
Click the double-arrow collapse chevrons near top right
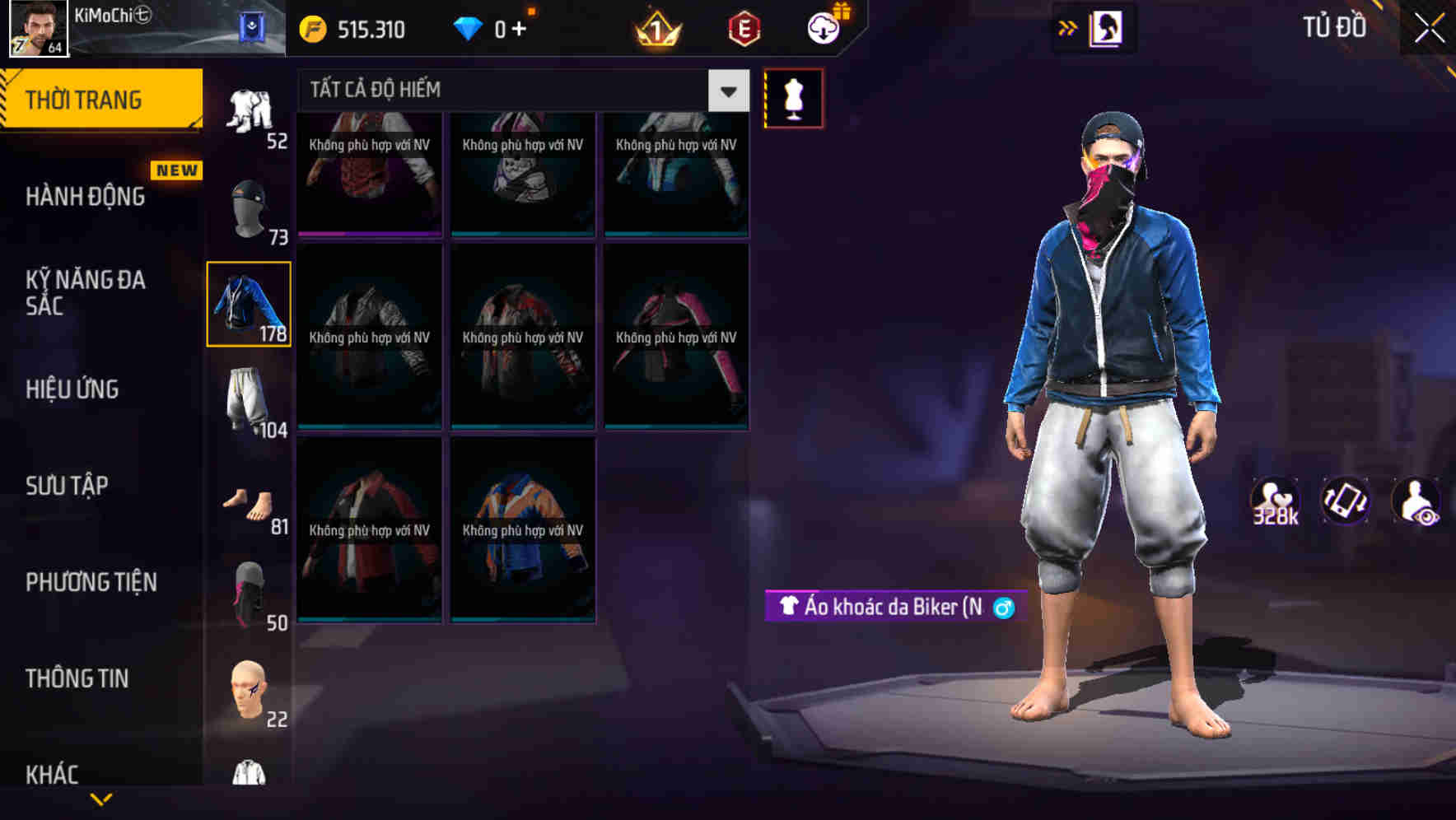coord(1068,26)
